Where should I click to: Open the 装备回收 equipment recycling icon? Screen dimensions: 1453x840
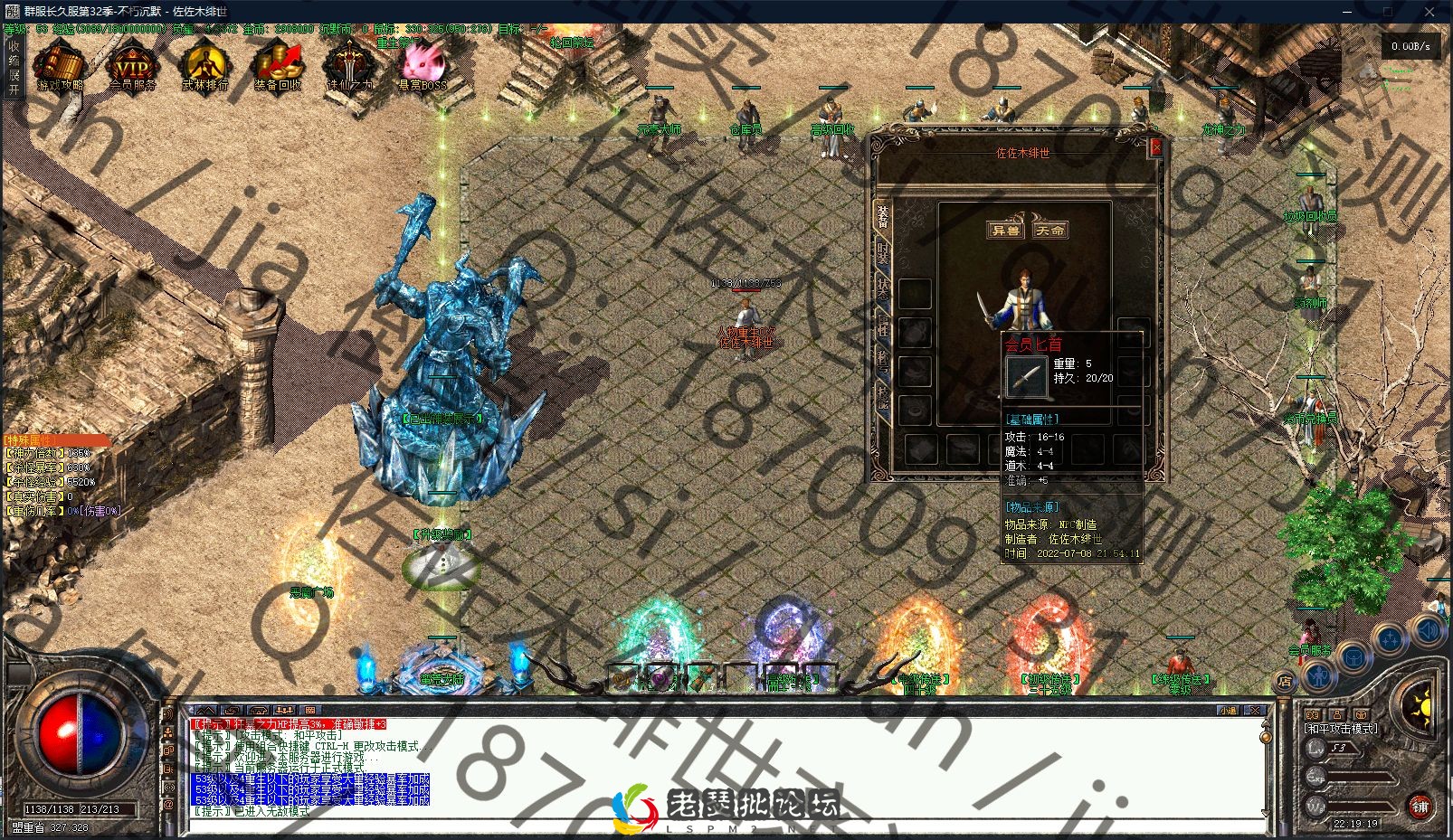277,66
